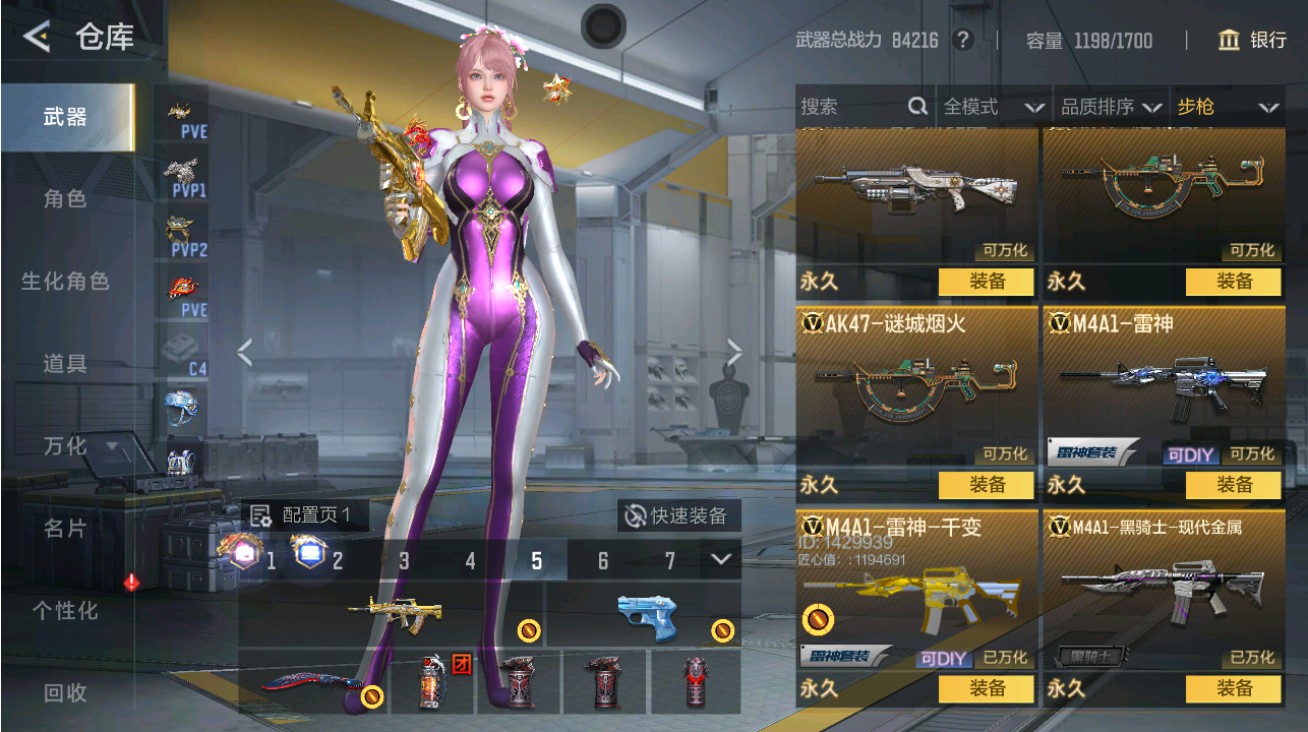Screen dimensions: 1308x732
Task: Equip the AK47-谜城烟火 rifle
Action: (986, 485)
